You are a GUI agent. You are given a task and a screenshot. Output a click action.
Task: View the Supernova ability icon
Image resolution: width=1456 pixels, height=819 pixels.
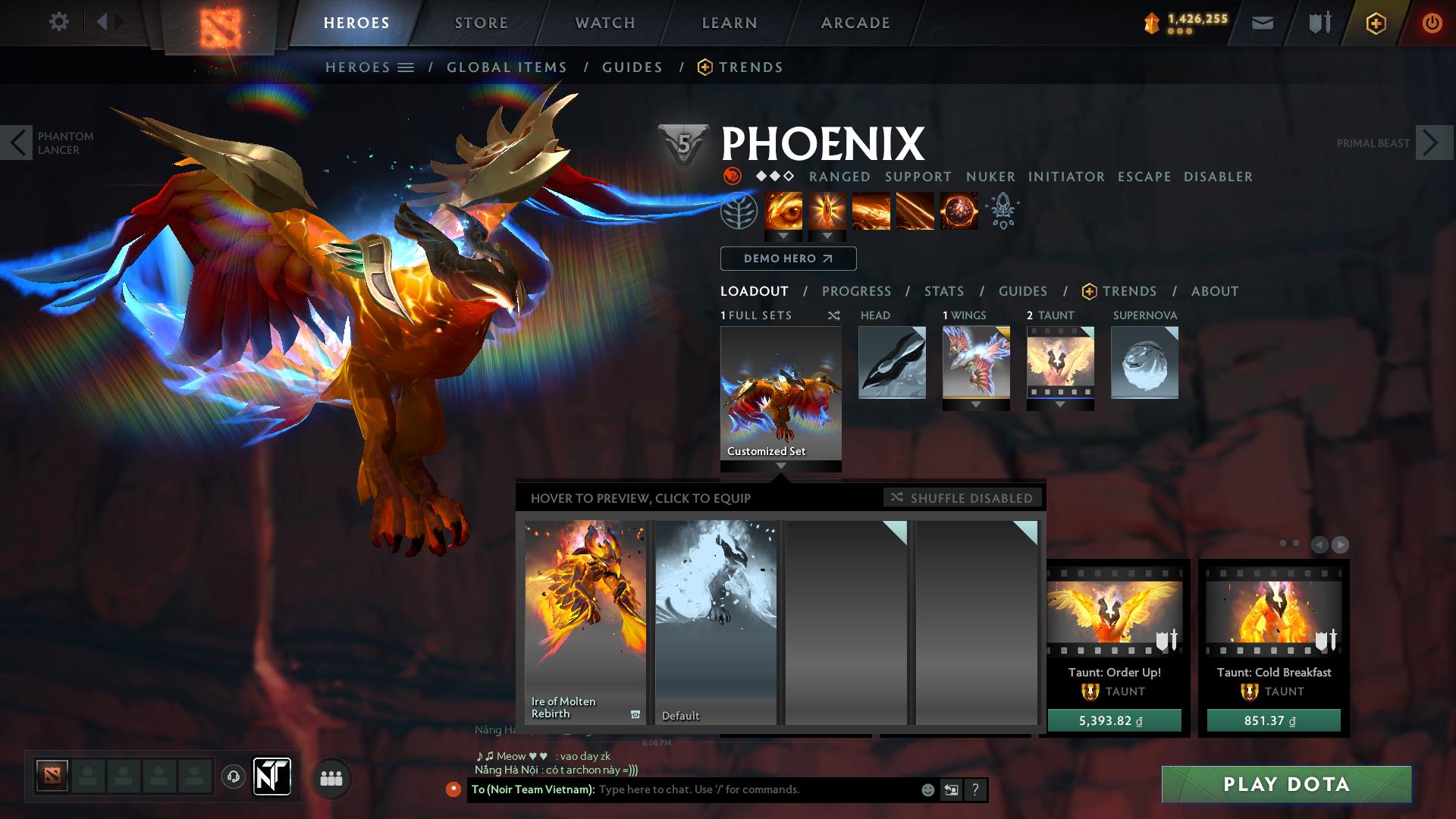[x=958, y=212]
